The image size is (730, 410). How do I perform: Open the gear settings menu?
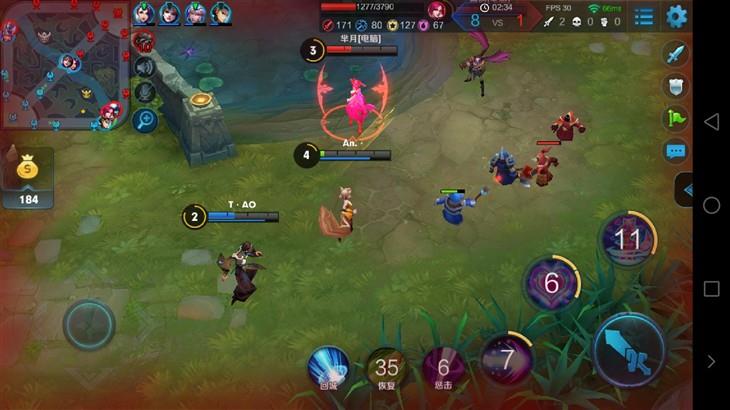coord(677,16)
